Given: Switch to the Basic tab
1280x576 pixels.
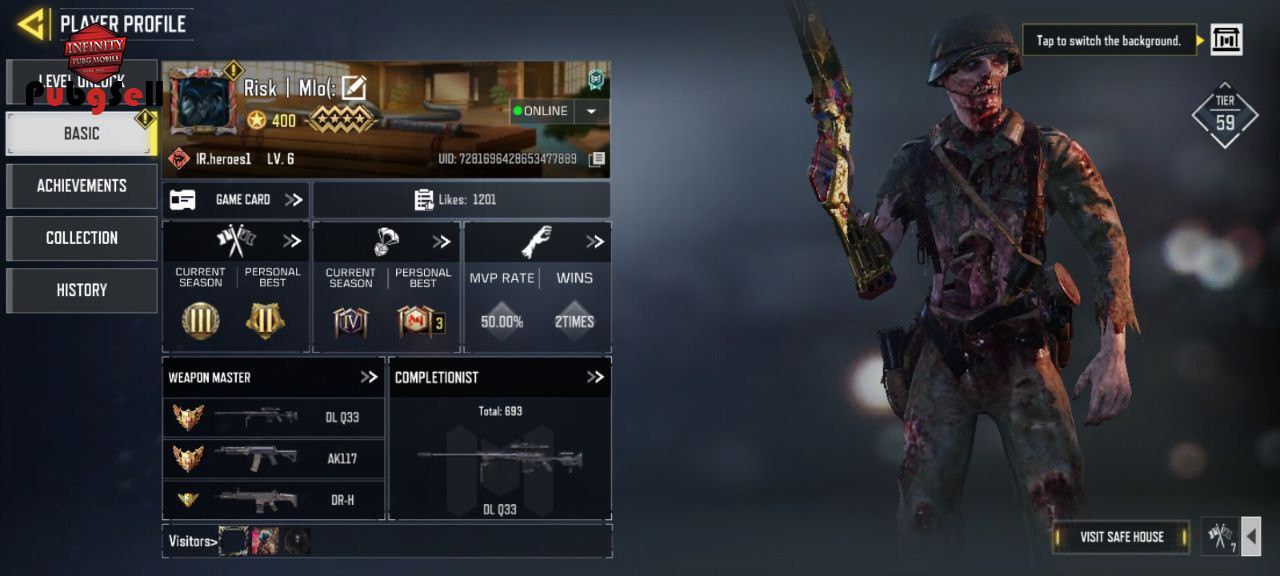Looking at the screenshot, I should (81, 133).
